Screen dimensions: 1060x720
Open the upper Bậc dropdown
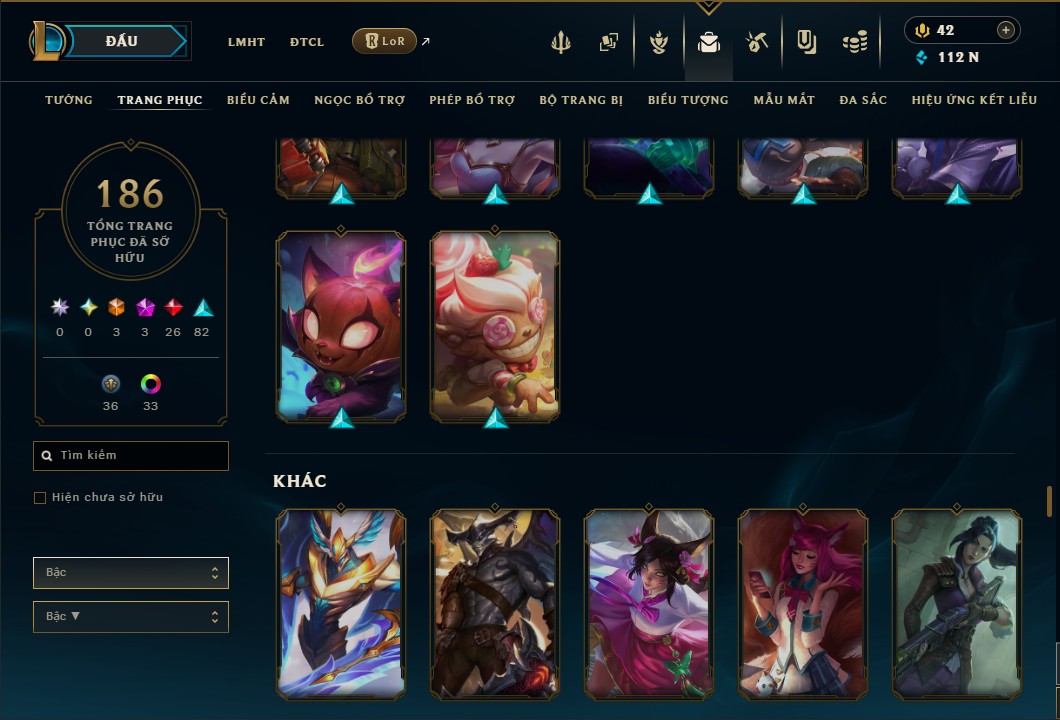click(x=131, y=573)
